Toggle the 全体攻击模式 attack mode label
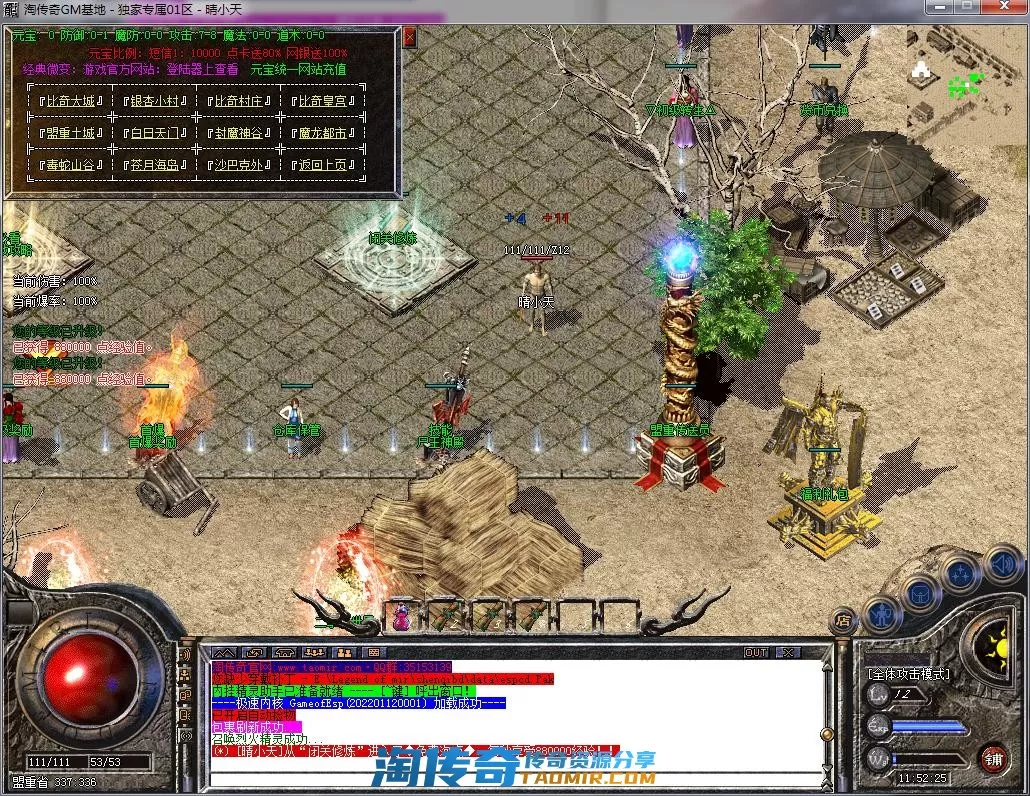The height and width of the screenshot is (796, 1030). point(908,674)
